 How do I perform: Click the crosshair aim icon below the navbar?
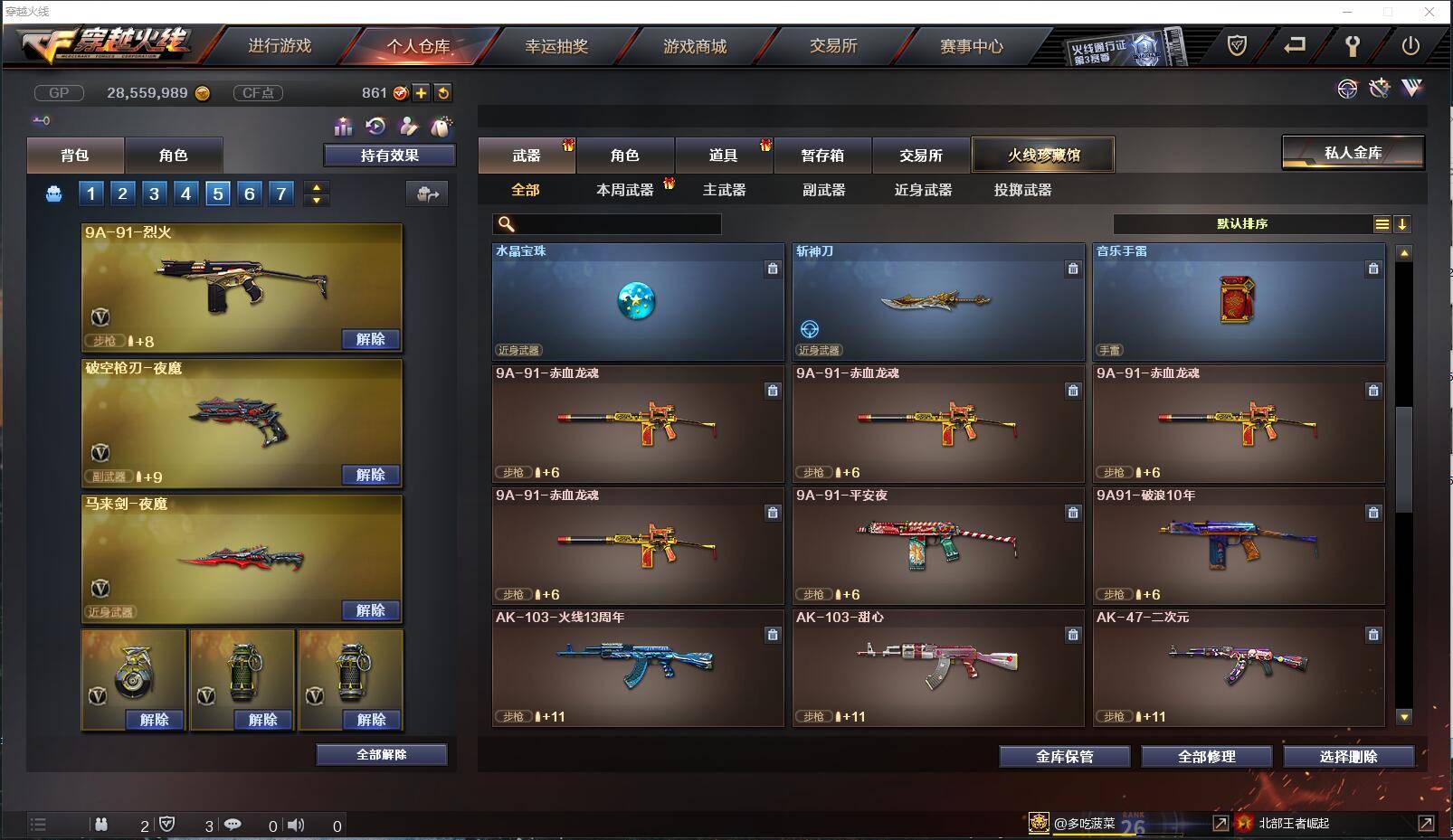1347,88
